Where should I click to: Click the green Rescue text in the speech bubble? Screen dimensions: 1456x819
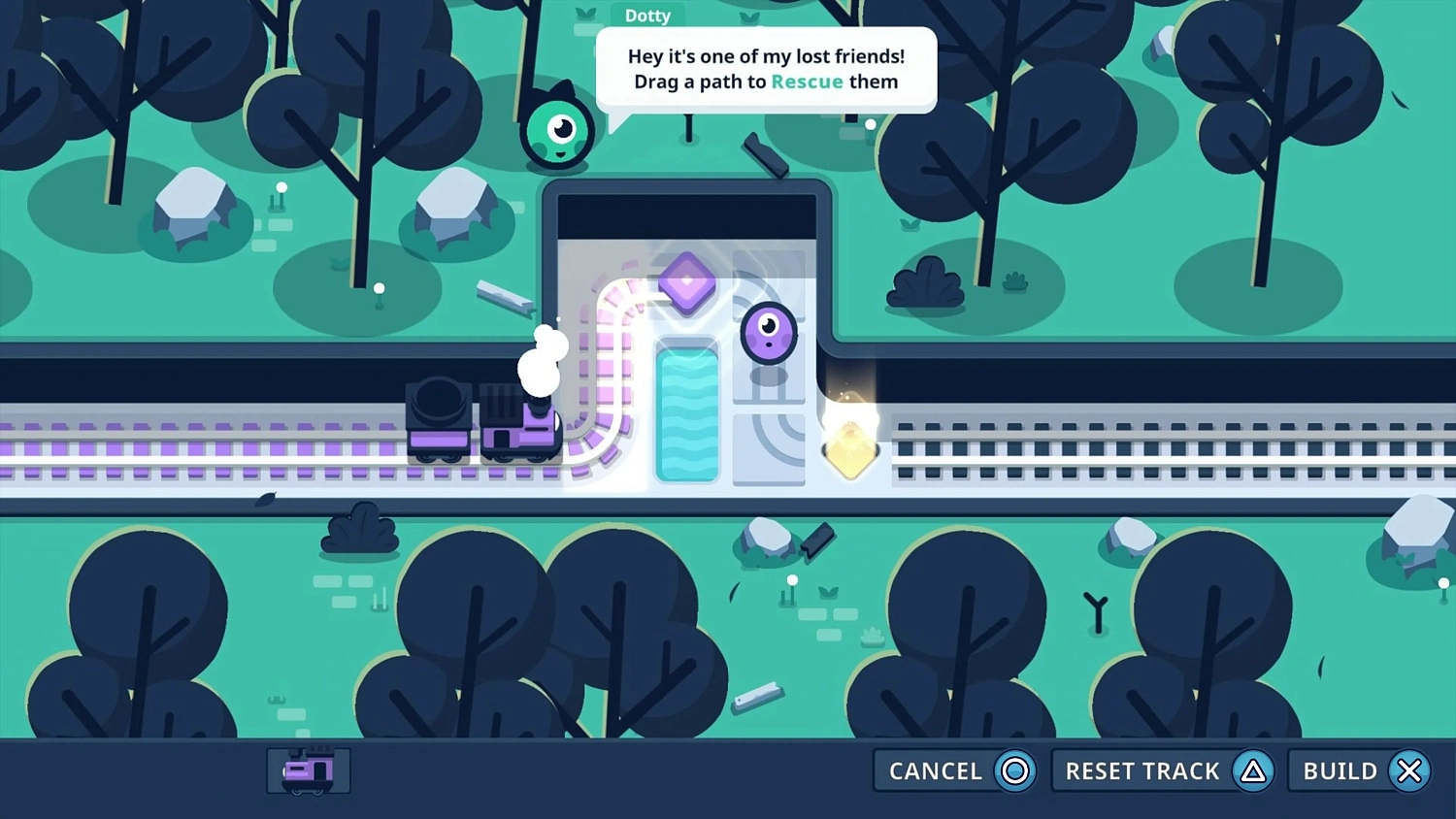click(807, 82)
